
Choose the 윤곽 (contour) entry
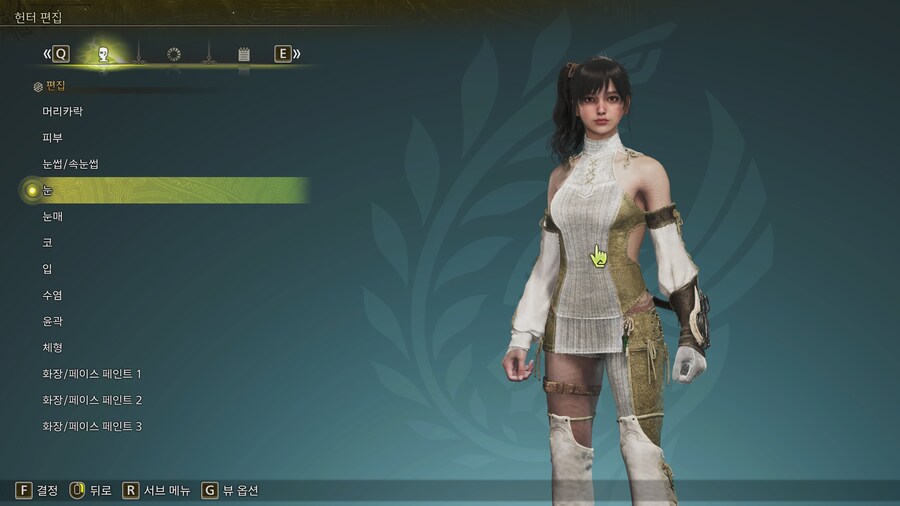coord(52,321)
